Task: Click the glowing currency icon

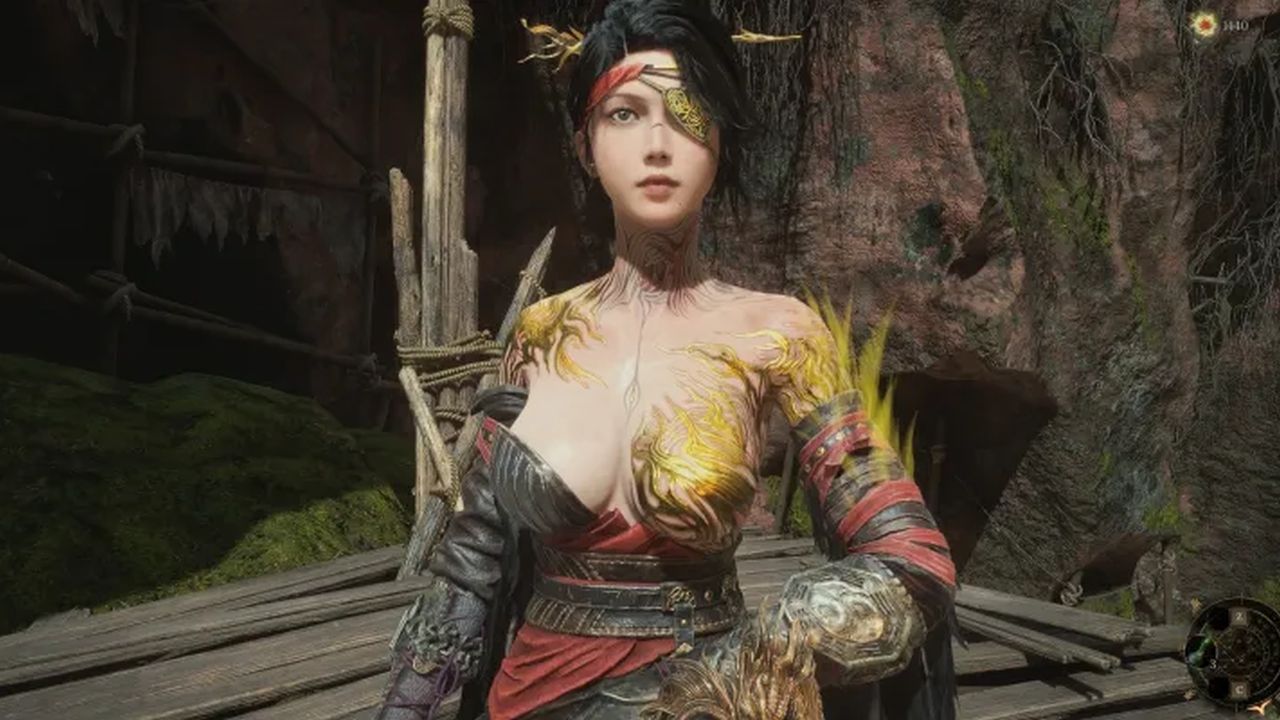Action: click(1204, 25)
